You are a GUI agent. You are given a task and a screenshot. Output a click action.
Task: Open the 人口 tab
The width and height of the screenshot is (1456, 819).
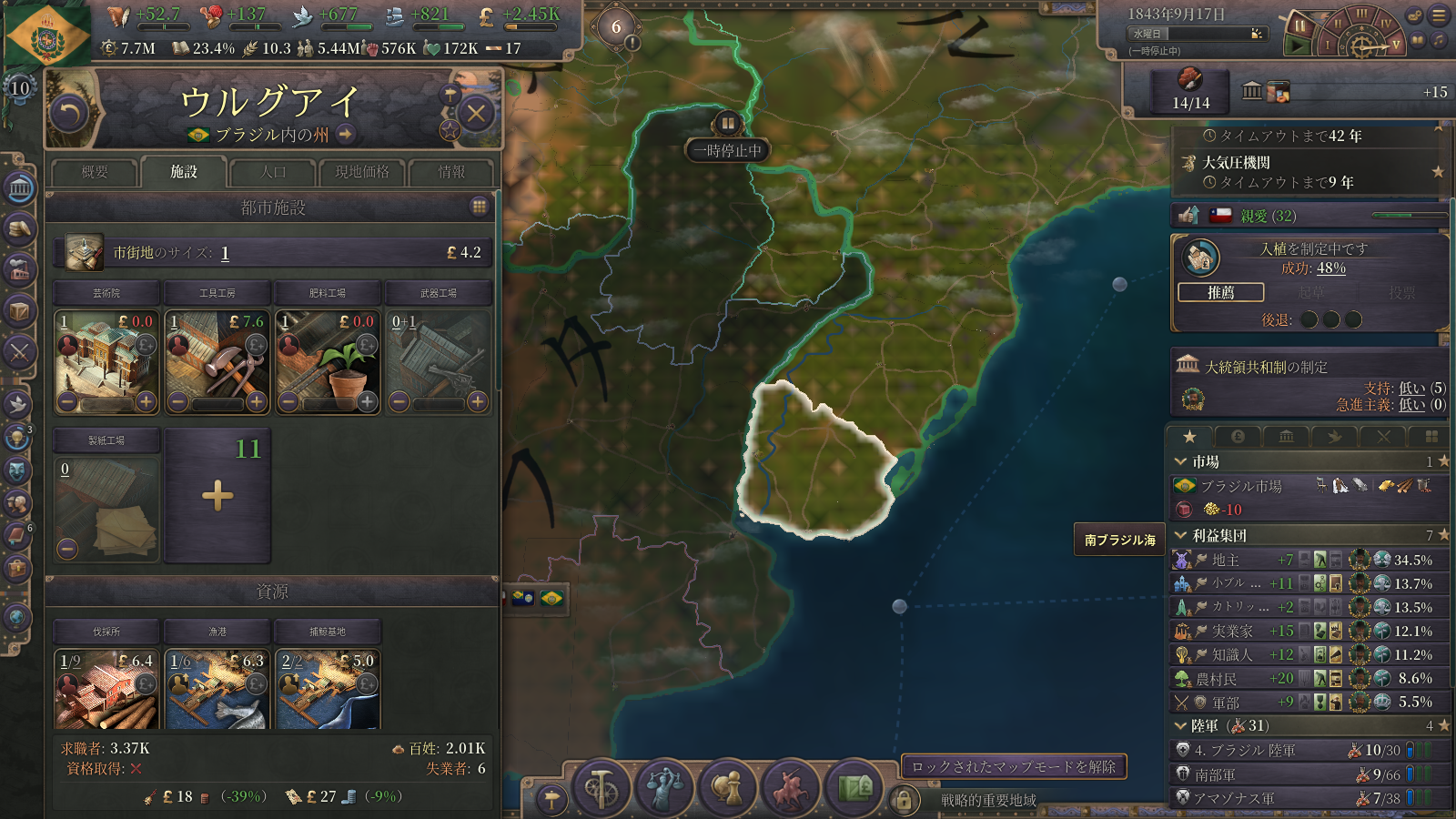(273, 172)
